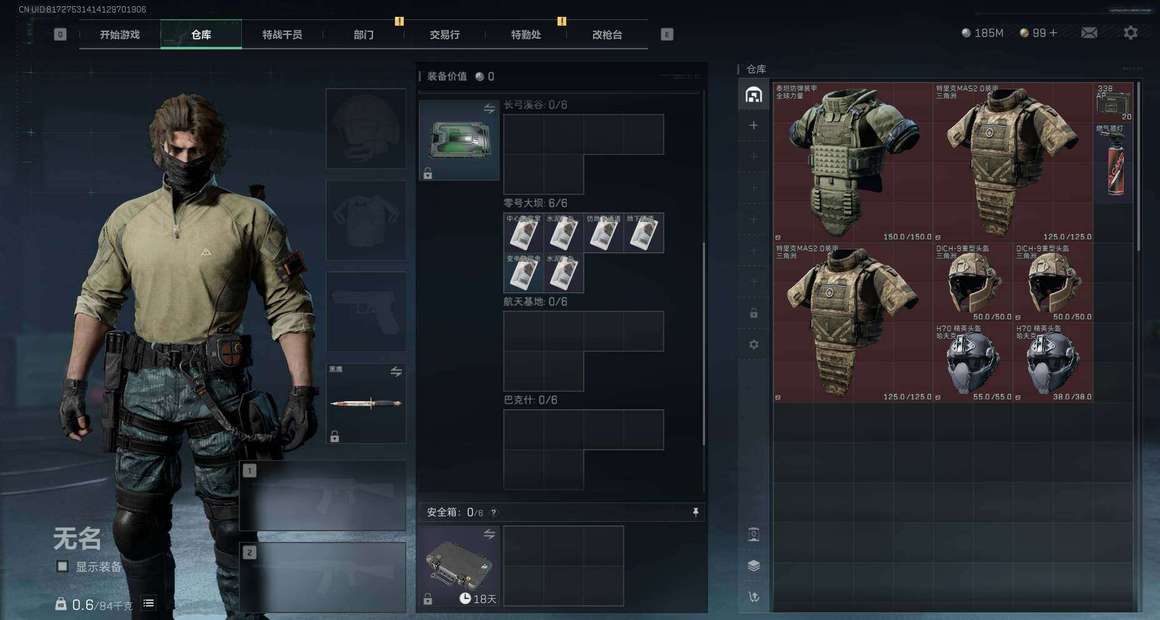Switch to the 改枪台 gunsmith tab

(607, 34)
